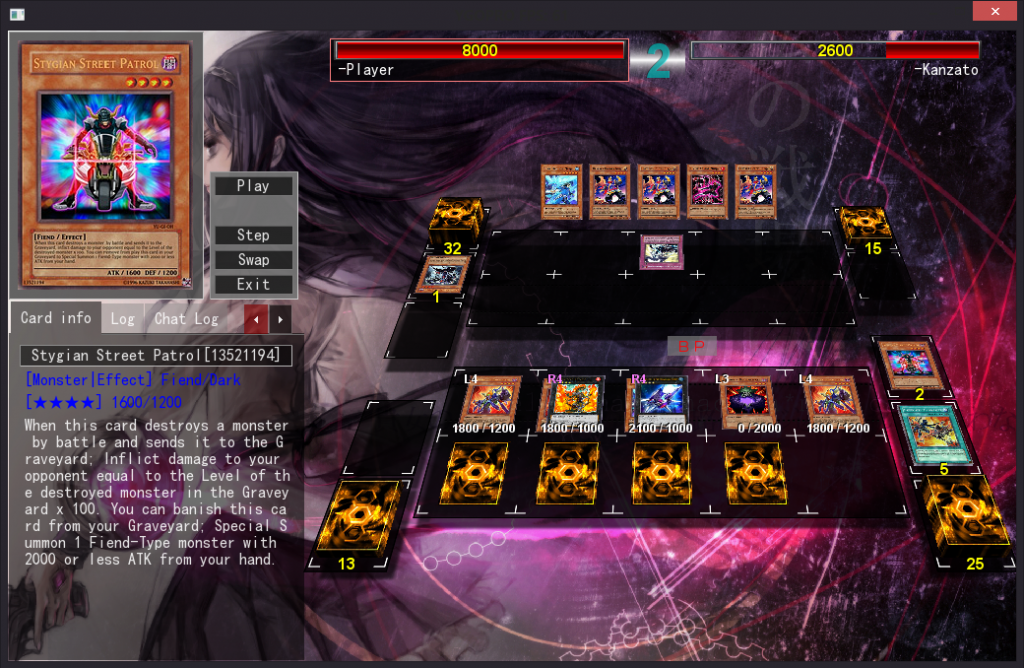Choose the 1800/1000 Rank 4 monster
This screenshot has width=1024, height=668.
576,401
